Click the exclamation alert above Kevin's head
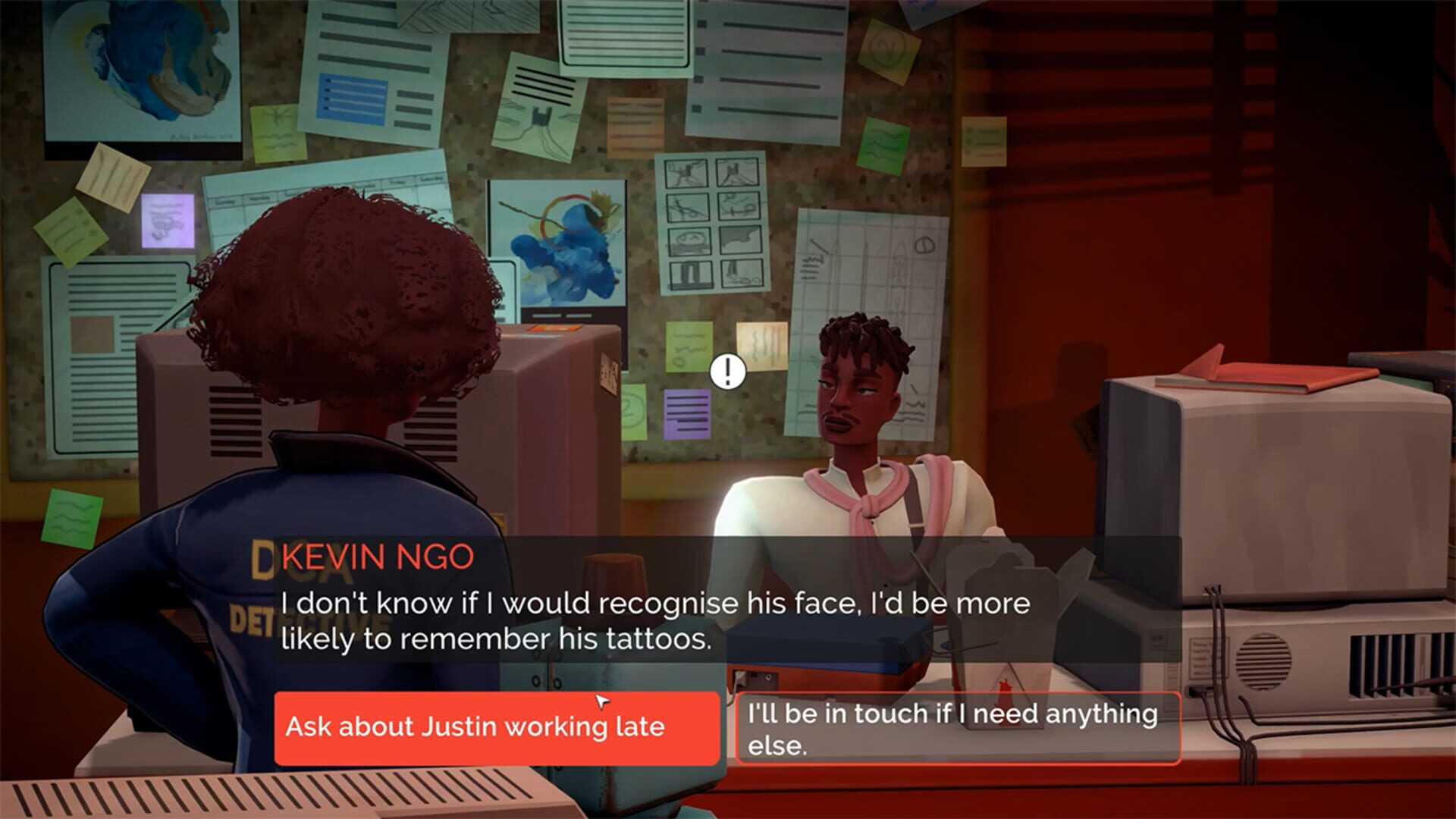Screen dimensions: 1456x819 tap(728, 372)
